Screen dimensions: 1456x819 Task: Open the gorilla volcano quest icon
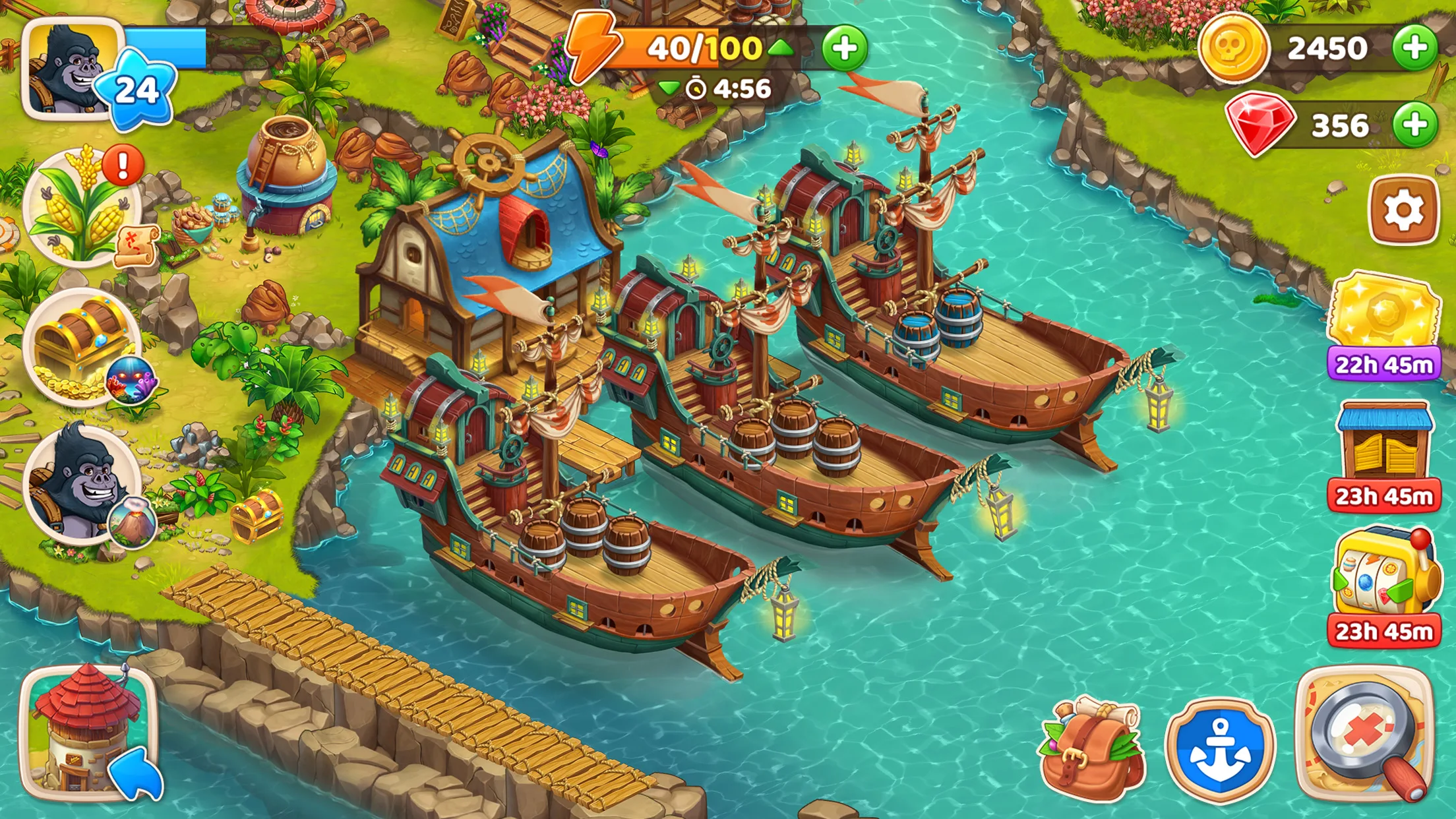pyautogui.click(x=82, y=485)
